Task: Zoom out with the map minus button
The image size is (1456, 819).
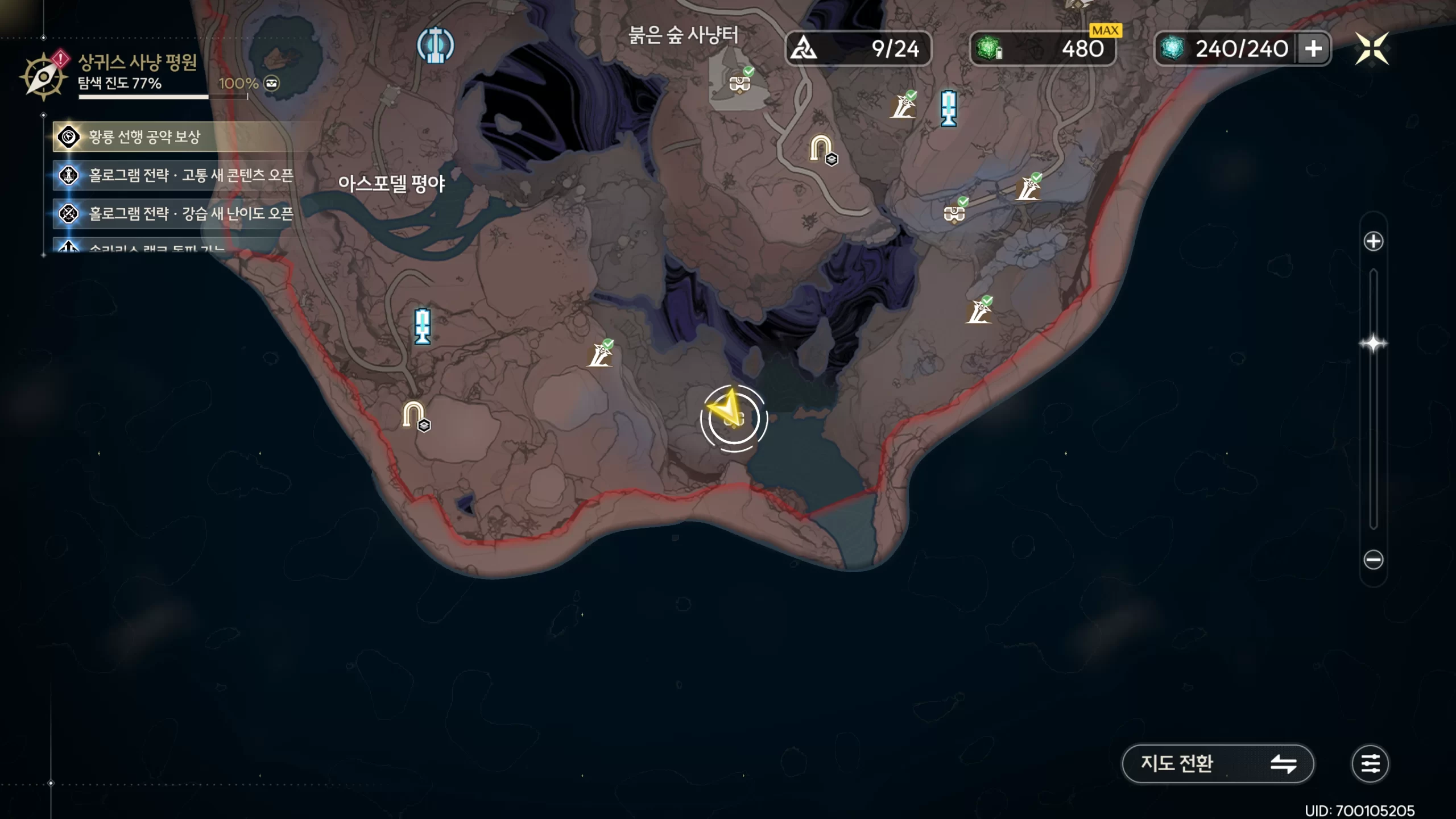Action: [1373, 560]
